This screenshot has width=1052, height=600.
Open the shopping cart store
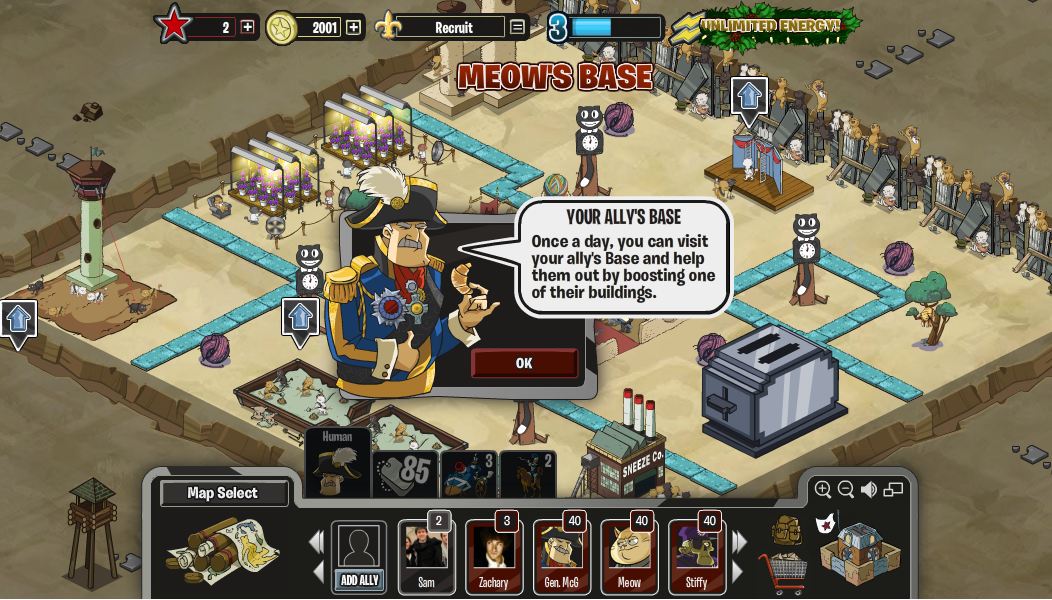coord(783,573)
